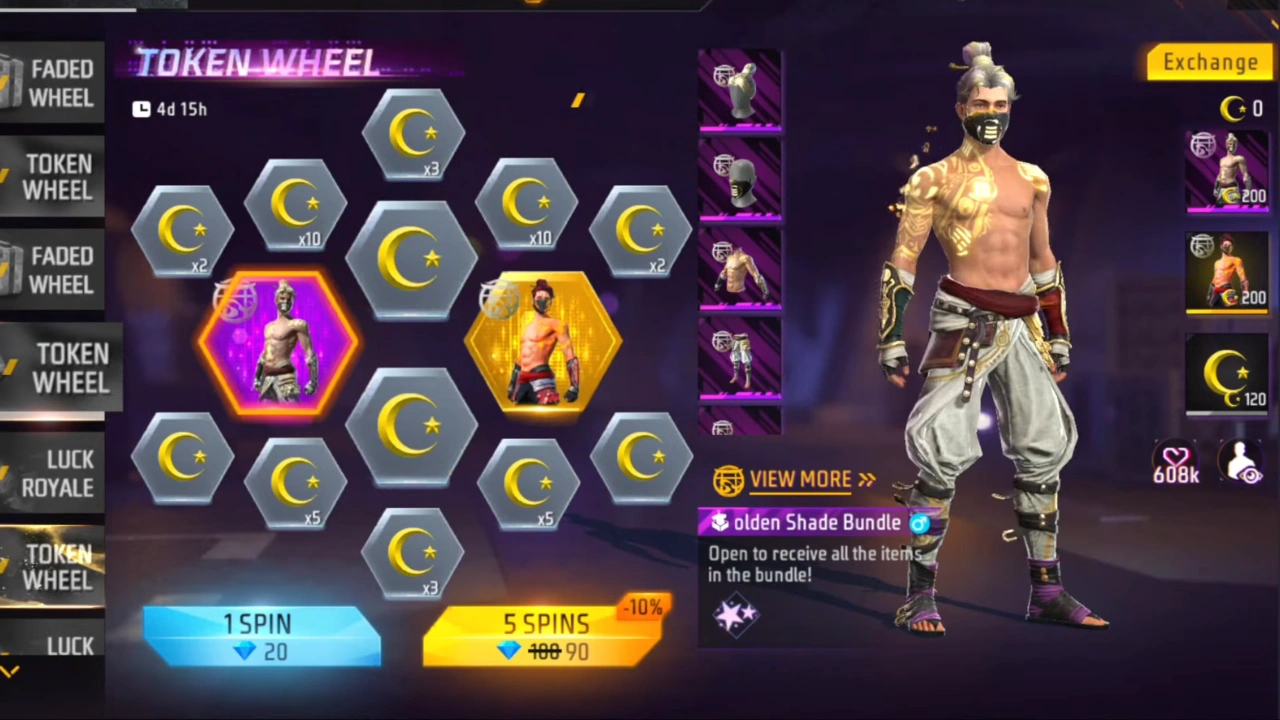Click the sparkle star bundle preview icon
Viewport: 1280px width, 720px height.
[x=737, y=614]
